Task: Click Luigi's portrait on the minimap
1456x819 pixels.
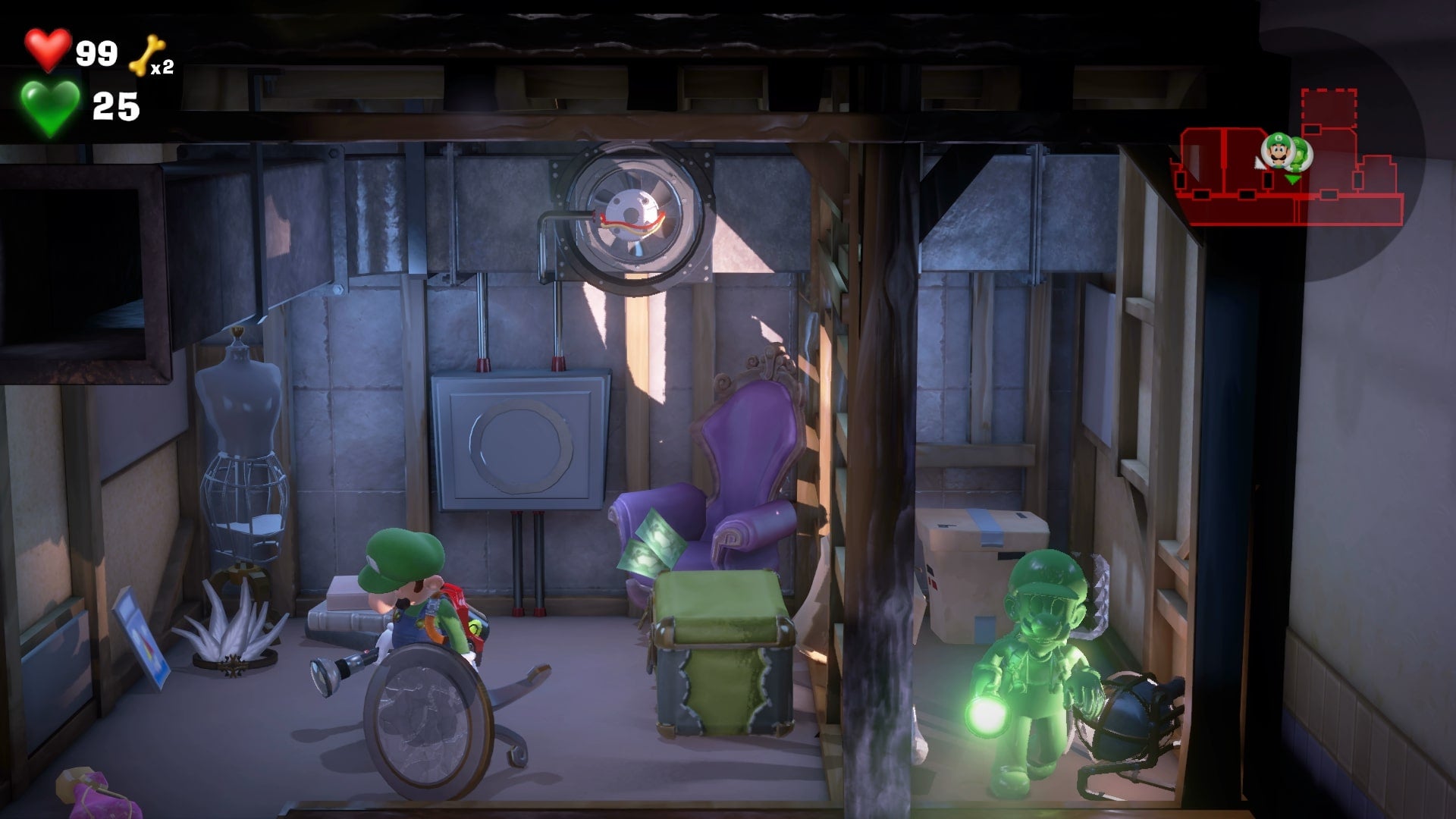Action: click(1277, 151)
